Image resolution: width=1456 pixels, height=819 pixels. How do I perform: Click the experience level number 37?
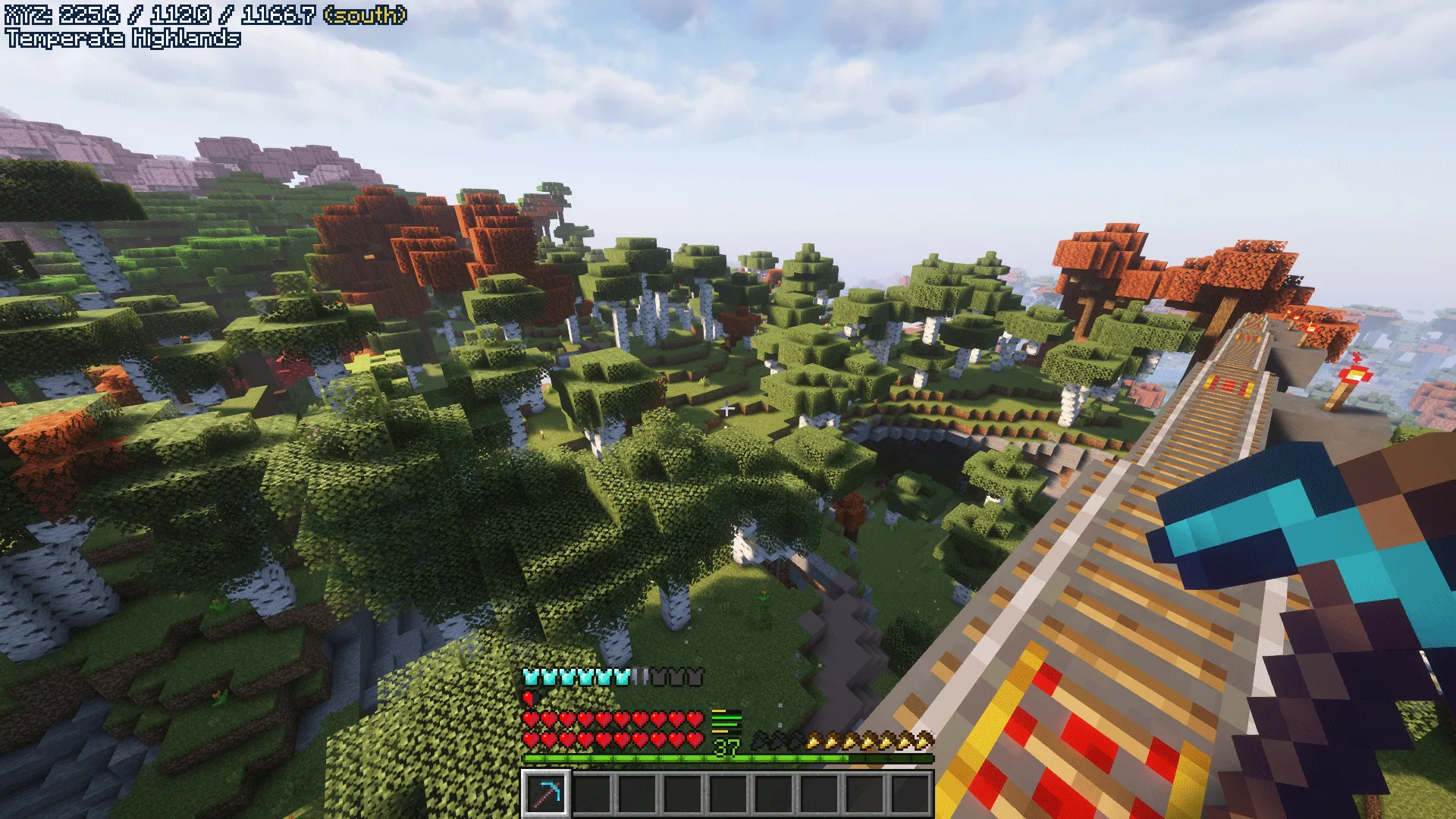pyautogui.click(x=726, y=749)
